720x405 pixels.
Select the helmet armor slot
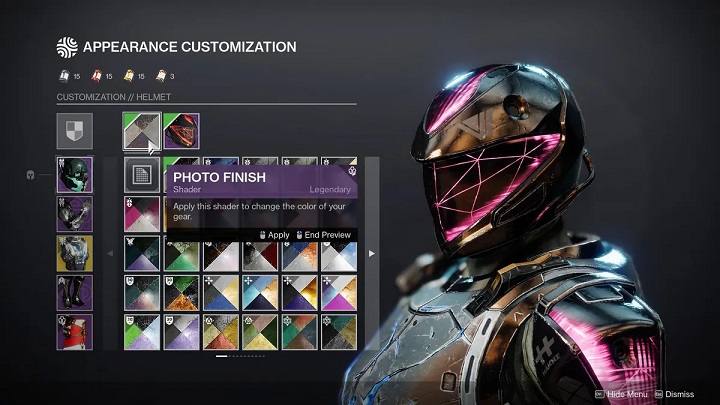click(x=75, y=175)
